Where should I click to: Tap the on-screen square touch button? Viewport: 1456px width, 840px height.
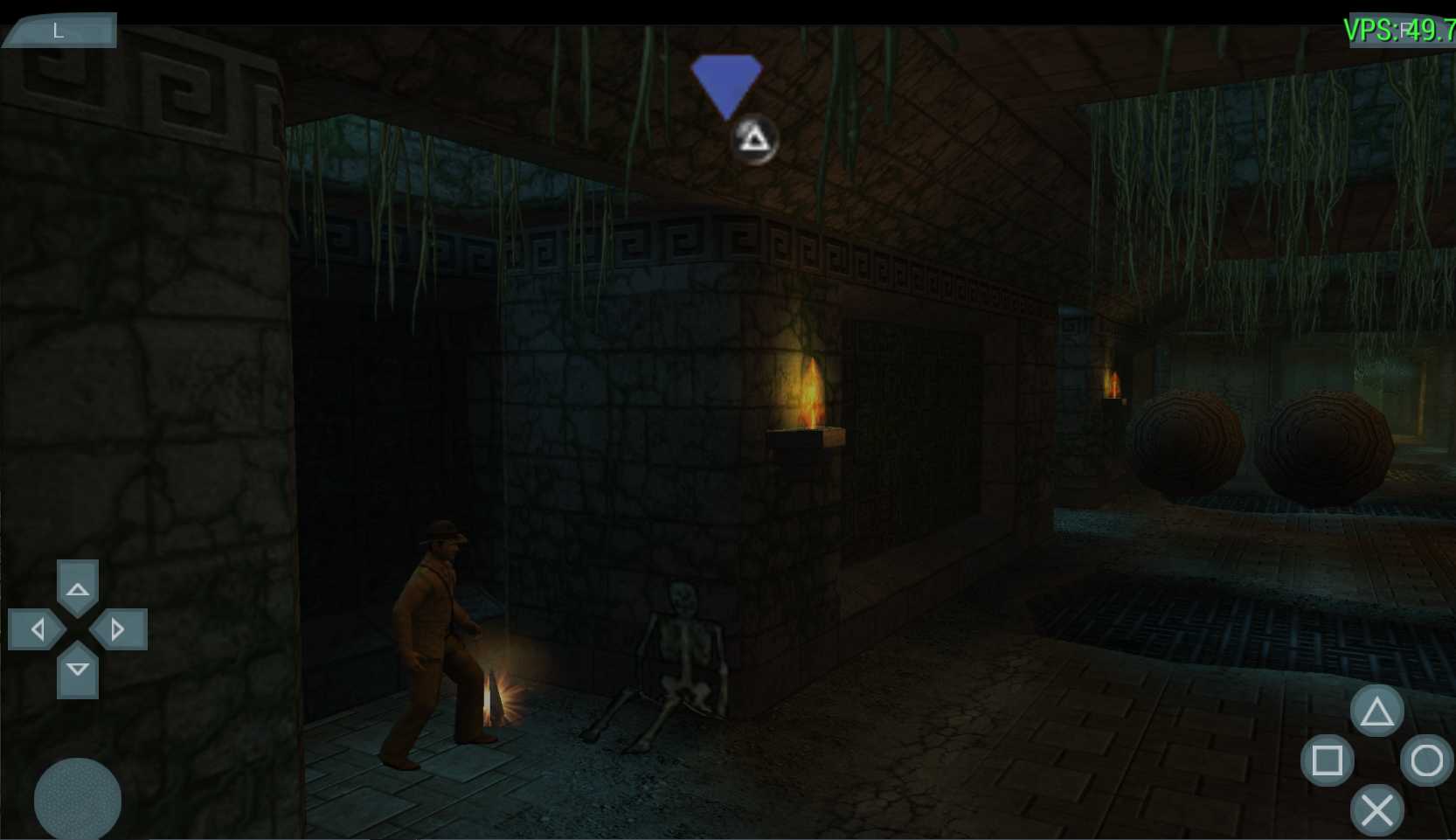[1327, 760]
